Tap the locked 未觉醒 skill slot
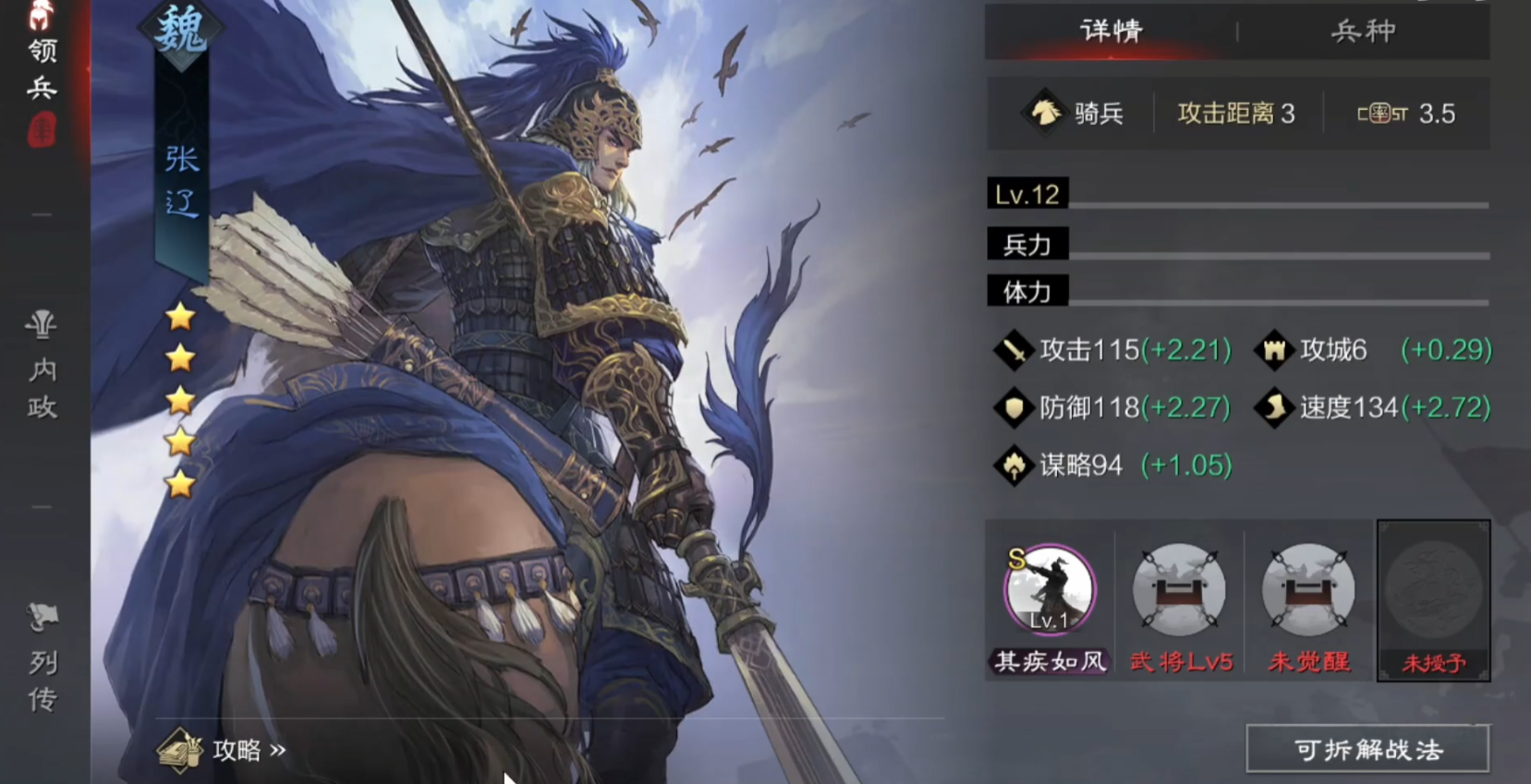Screen dimensions: 1531x784 coord(1308,591)
